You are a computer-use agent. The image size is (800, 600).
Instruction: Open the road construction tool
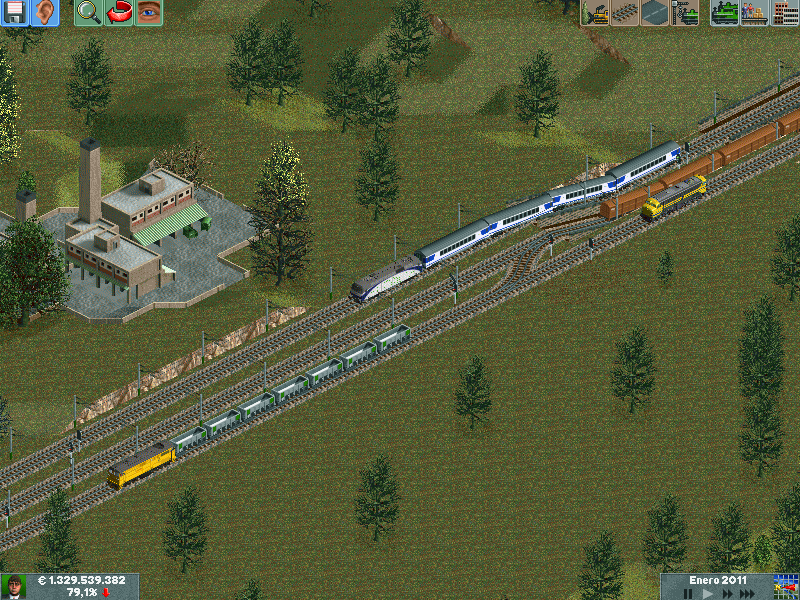[654, 12]
